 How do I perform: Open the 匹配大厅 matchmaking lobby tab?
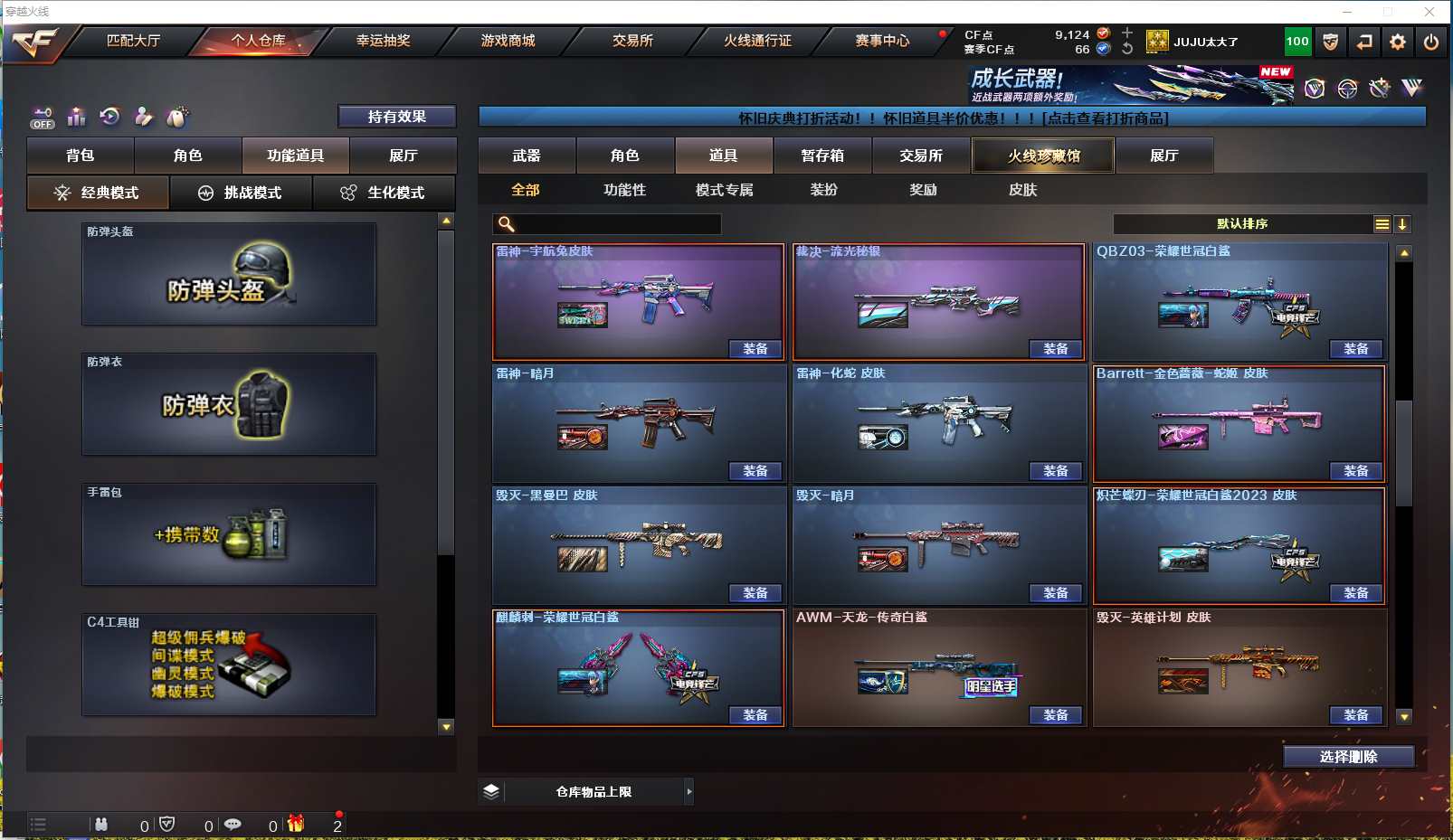coord(133,41)
